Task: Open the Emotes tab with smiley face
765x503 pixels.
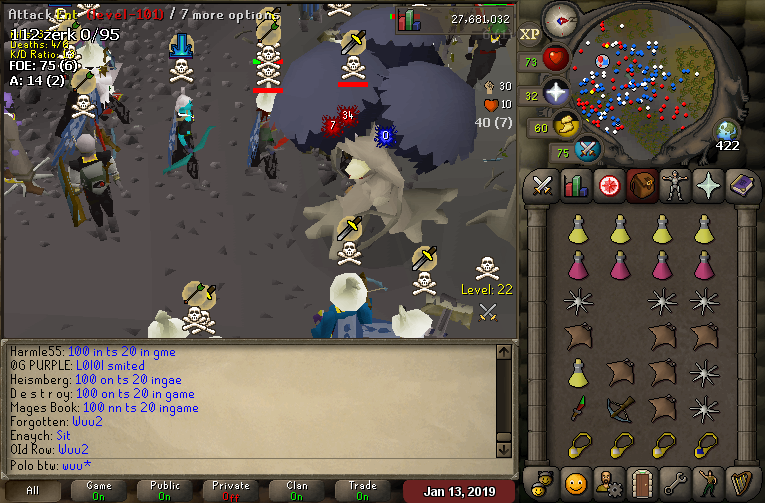Action: (x=576, y=480)
